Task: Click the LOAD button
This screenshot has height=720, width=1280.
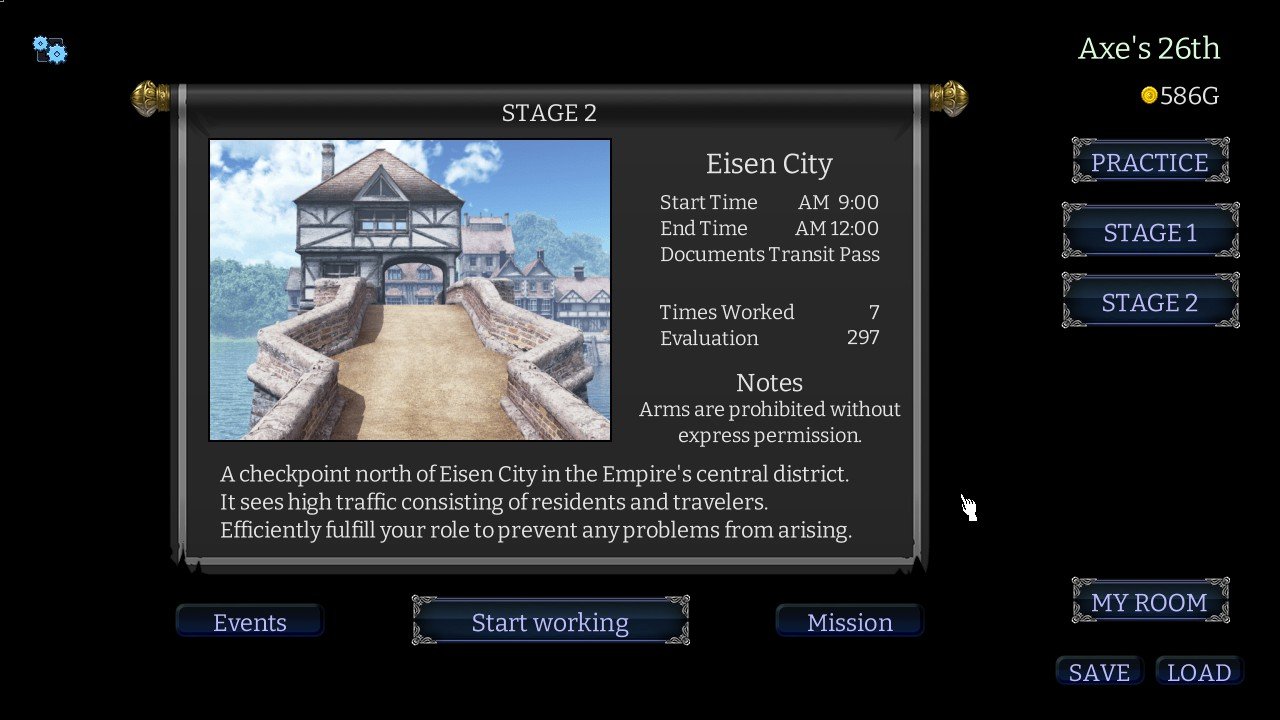Action: [x=1199, y=672]
